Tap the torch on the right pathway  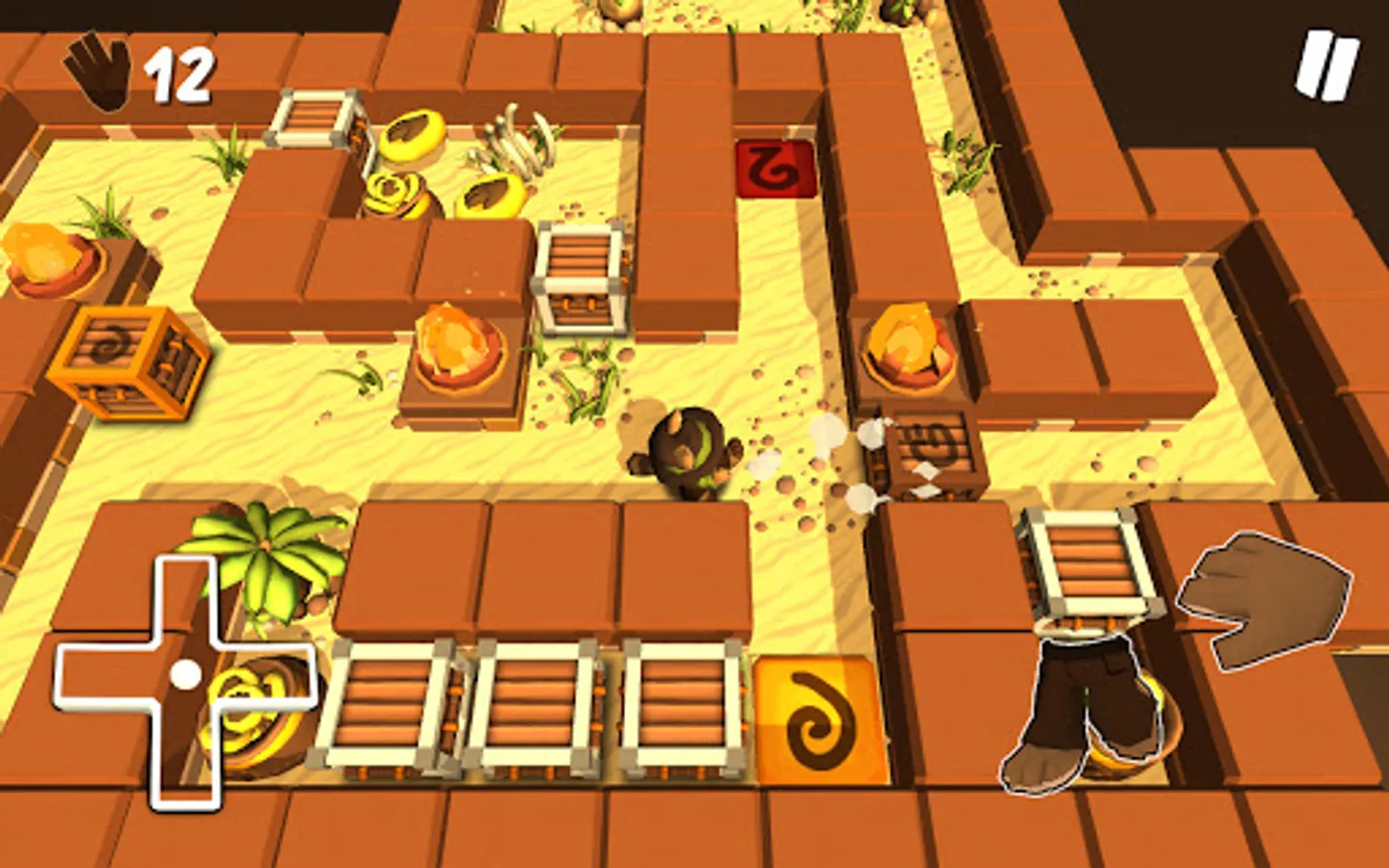point(905,338)
